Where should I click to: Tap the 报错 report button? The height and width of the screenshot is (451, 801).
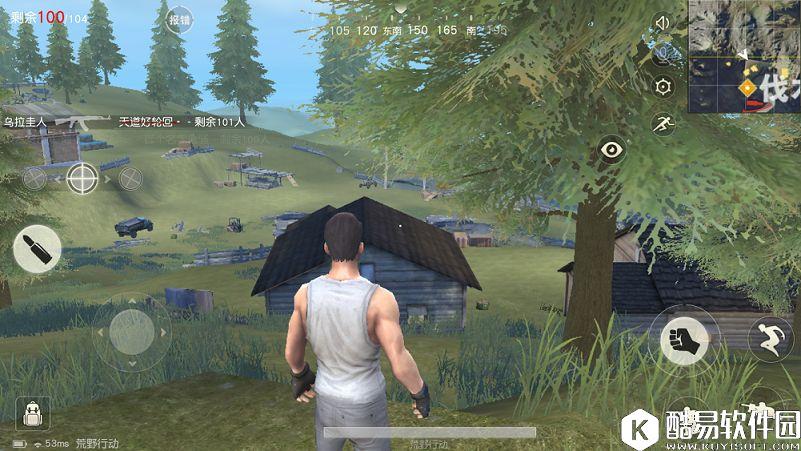(x=180, y=20)
